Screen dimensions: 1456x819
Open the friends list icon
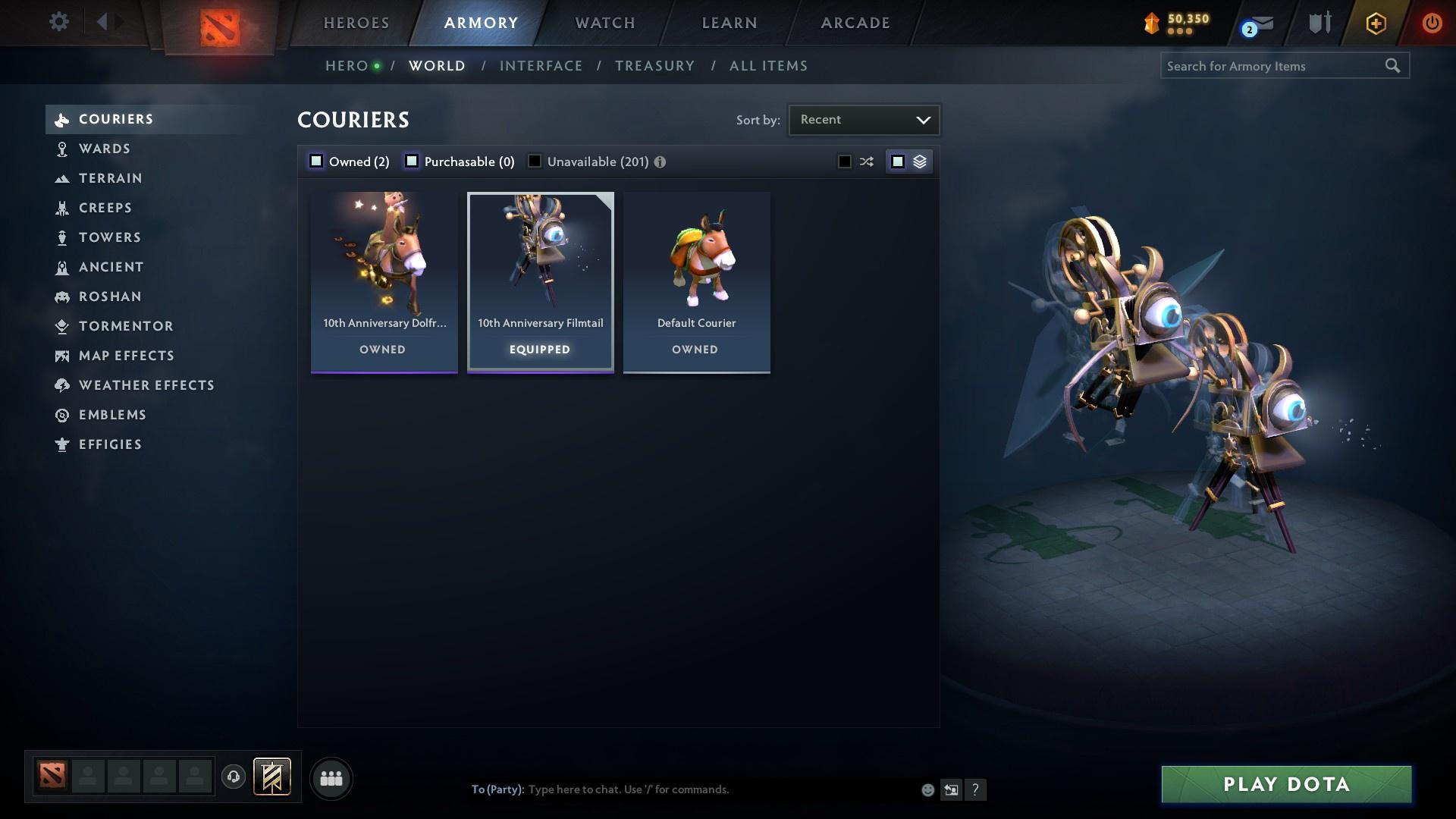331,778
